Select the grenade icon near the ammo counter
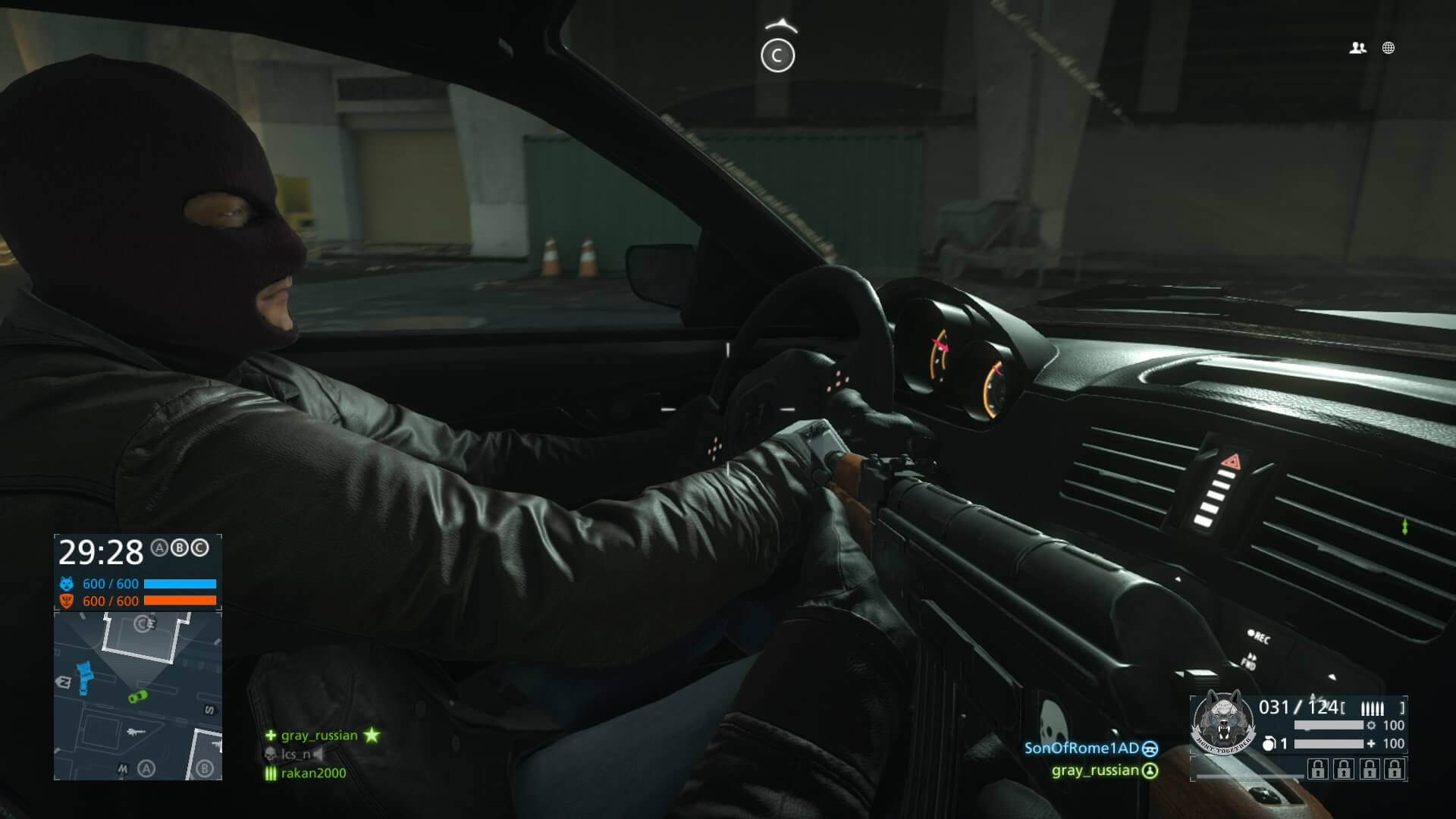Screen dimensions: 1456x819 point(1269,744)
